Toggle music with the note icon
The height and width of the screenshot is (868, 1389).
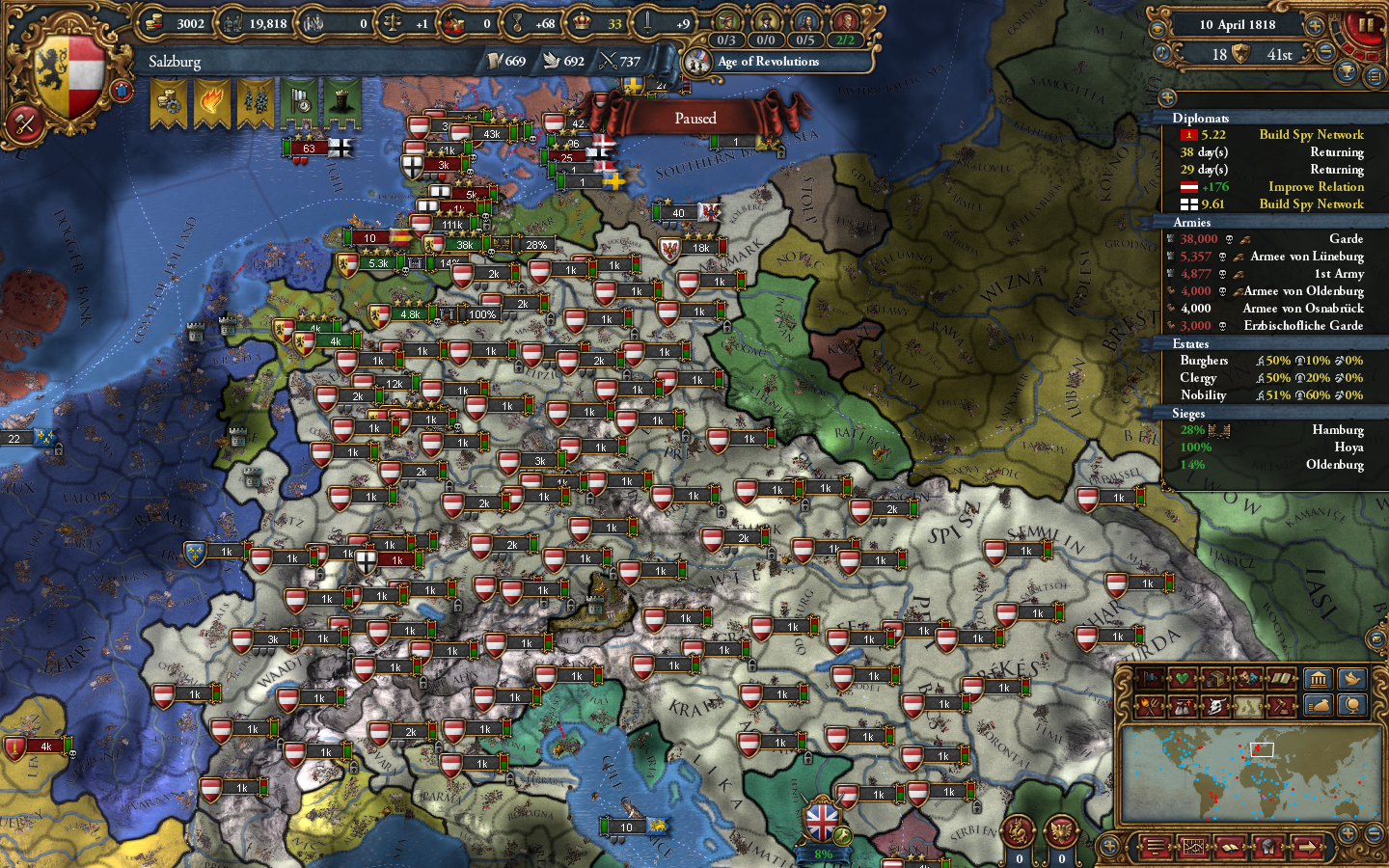(1162, 53)
